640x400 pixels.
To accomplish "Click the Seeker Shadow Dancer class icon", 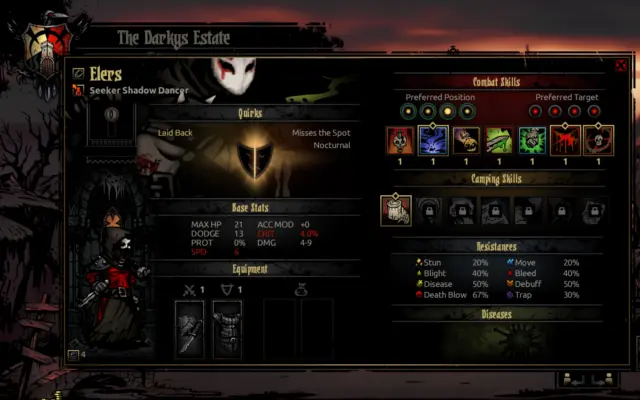I will coord(78,90).
